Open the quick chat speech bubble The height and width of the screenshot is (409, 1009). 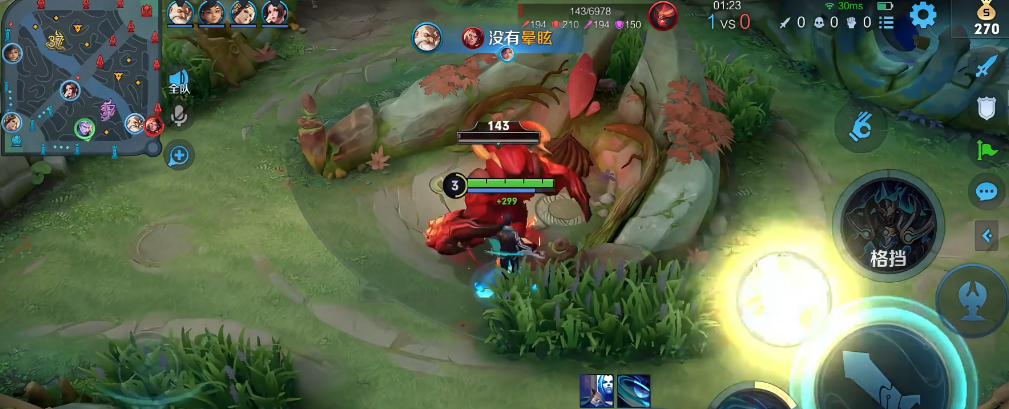pos(987,191)
